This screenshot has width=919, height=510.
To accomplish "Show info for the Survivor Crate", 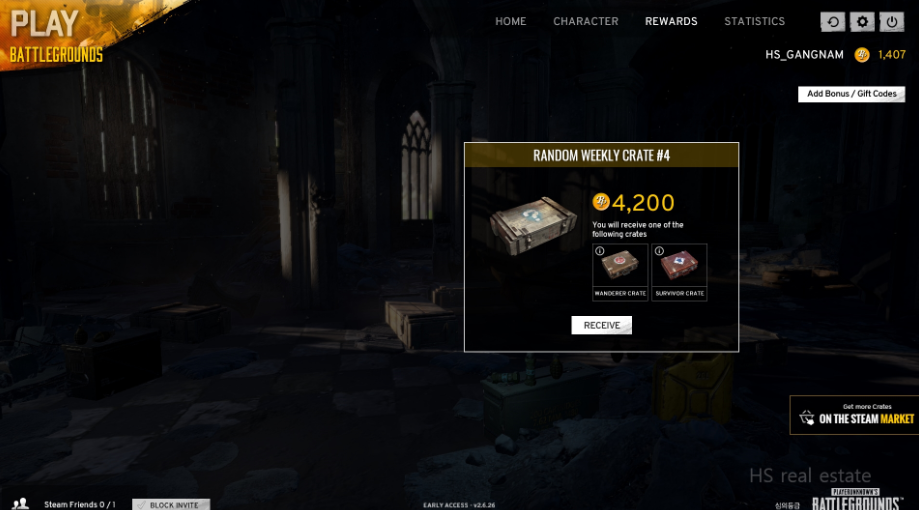I will (659, 251).
